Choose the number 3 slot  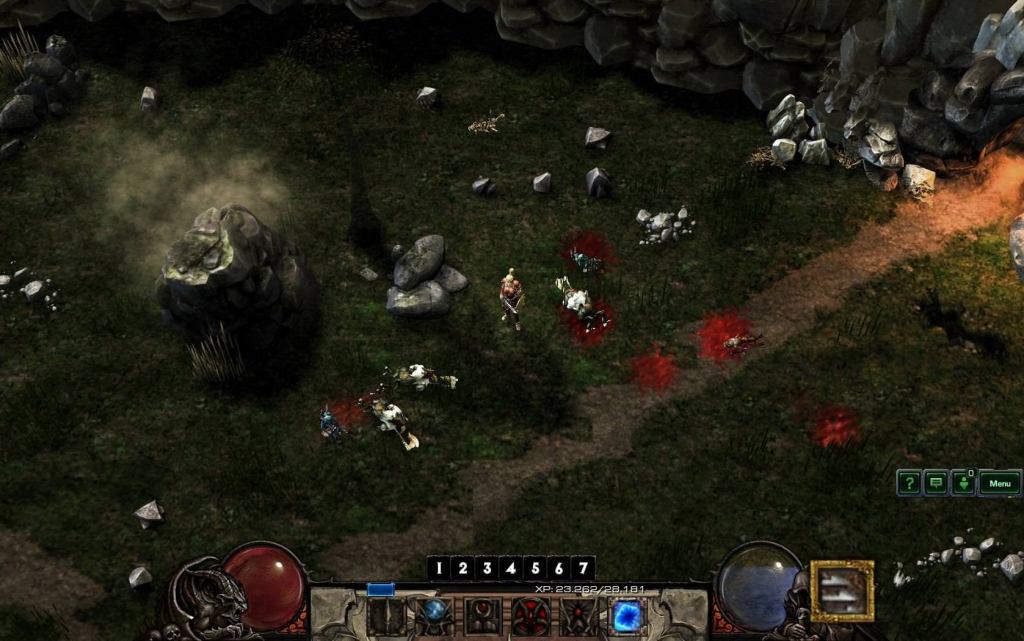click(x=487, y=568)
